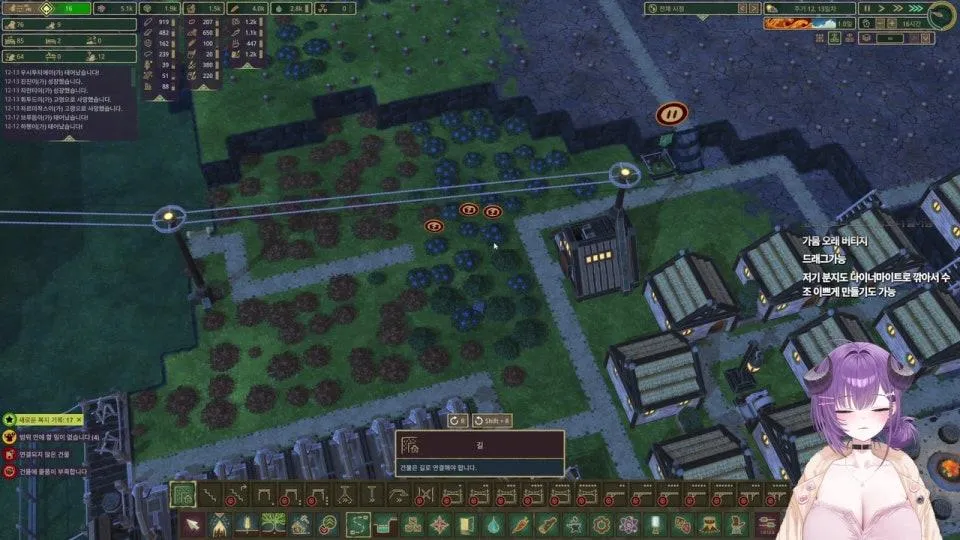The image size is (960, 540).
Task: Open the tree planting tool category
Action: (x=274, y=523)
